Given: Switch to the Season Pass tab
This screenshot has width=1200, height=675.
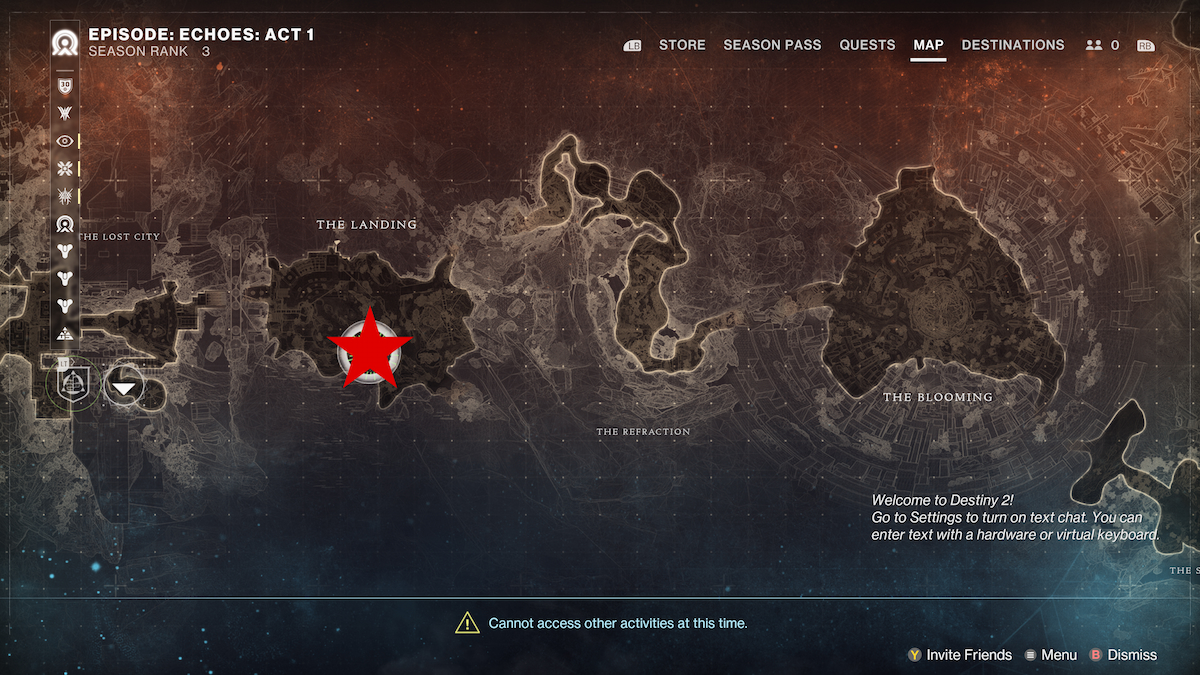Looking at the screenshot, I should [772, 45].
